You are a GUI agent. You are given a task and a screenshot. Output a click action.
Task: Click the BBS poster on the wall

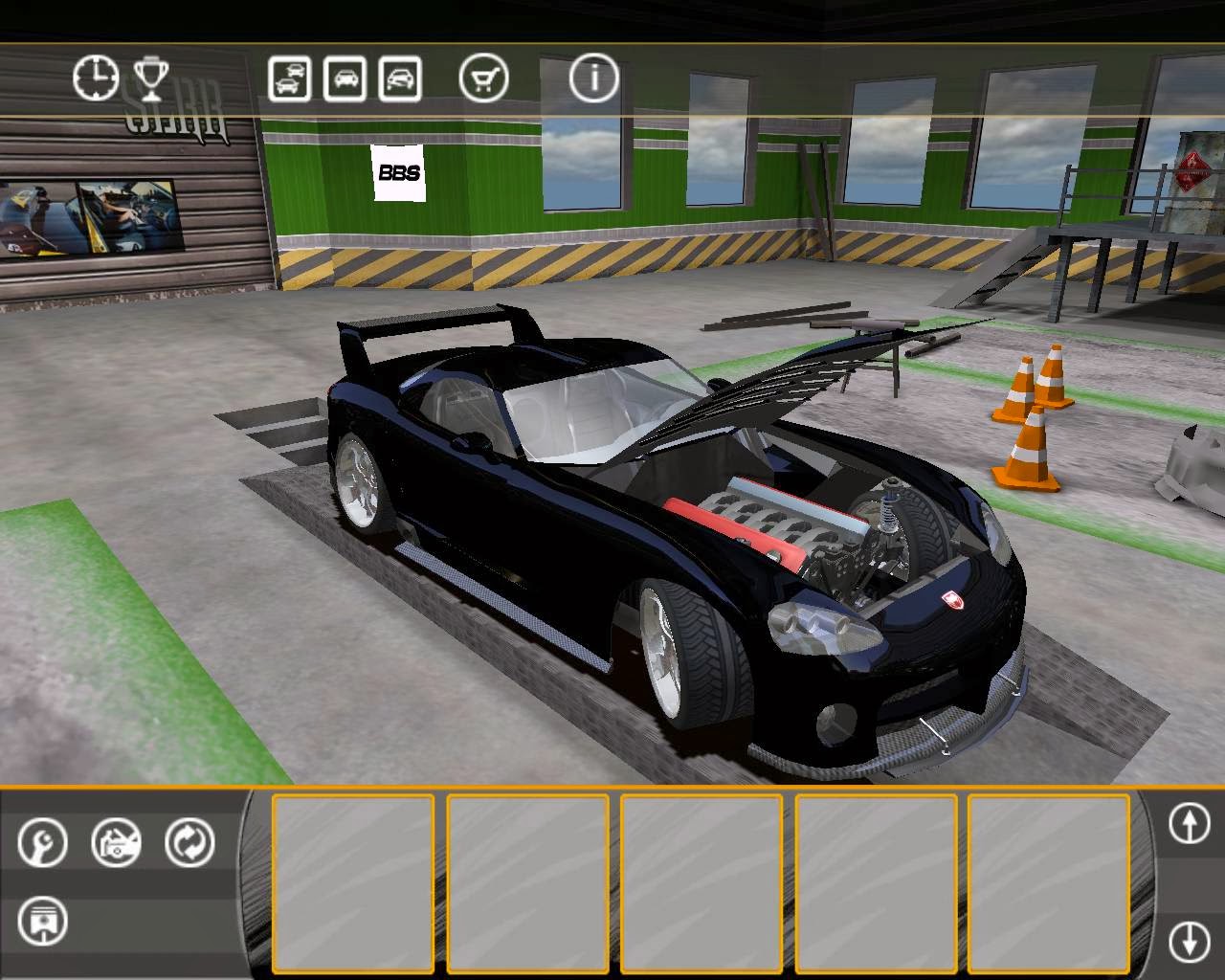[x=397, y=173]
